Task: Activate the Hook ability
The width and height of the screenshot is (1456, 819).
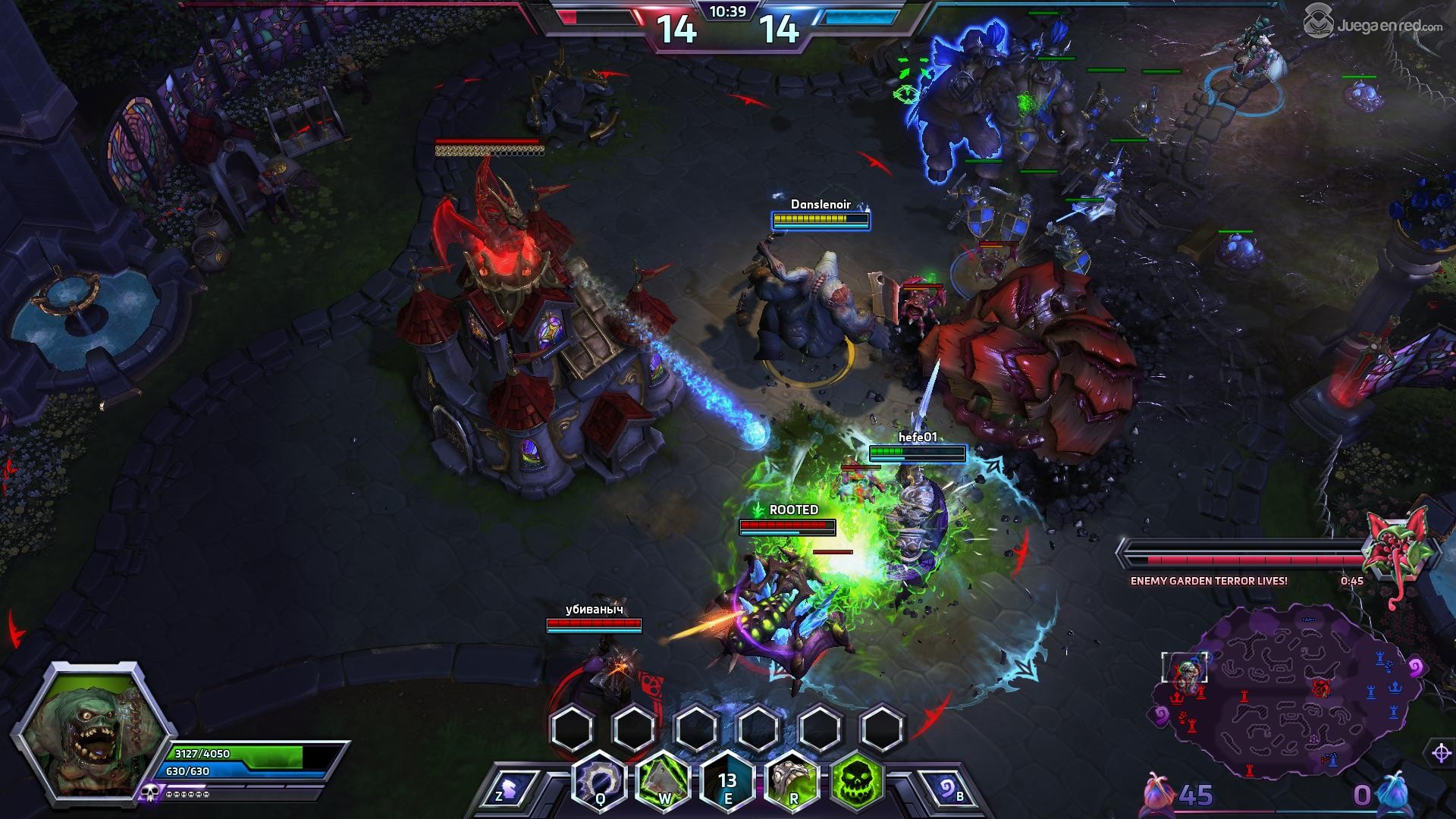Action: coord(600,780)
